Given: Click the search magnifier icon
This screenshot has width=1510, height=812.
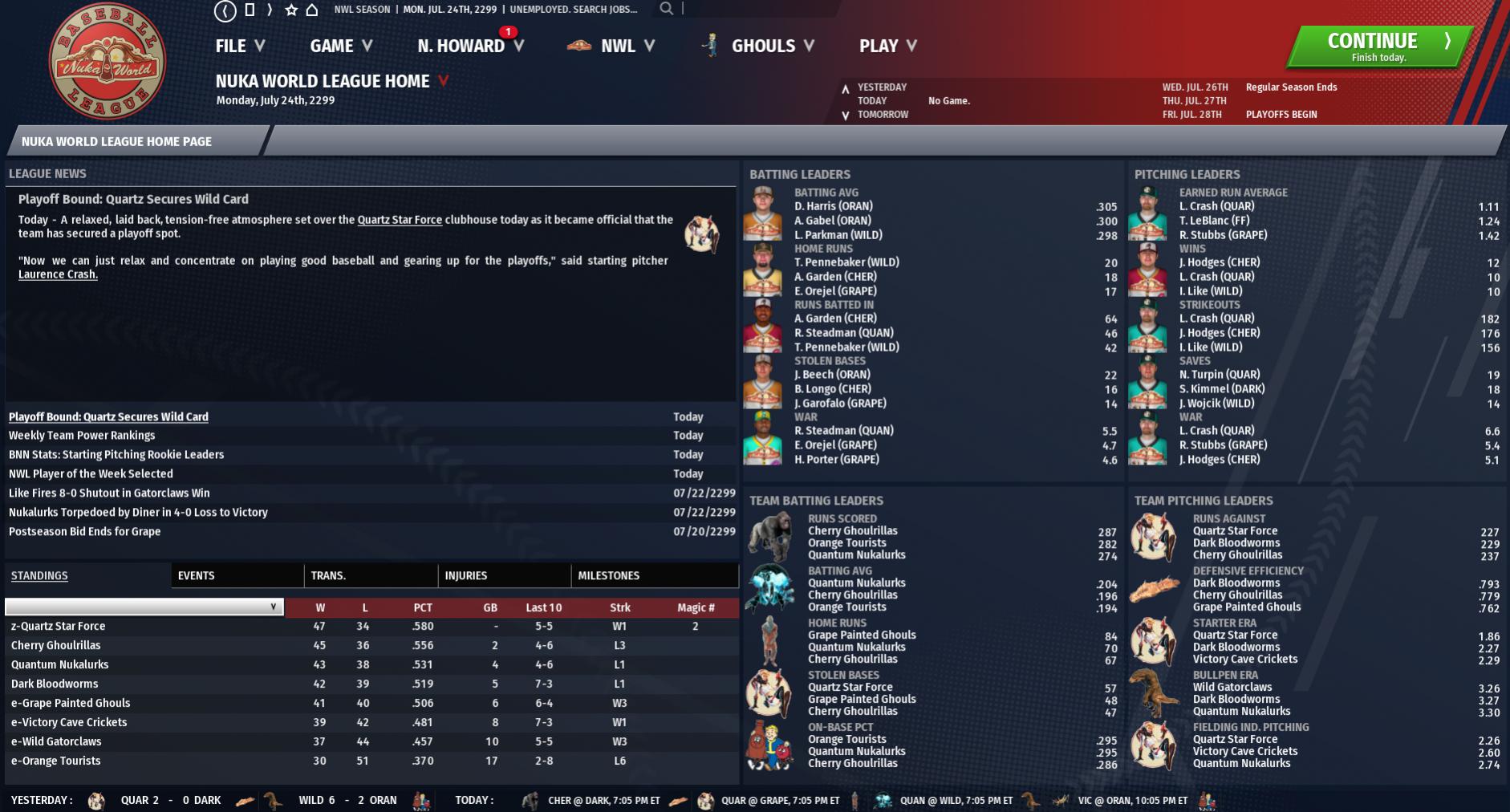Looking at the screenshot, I should [x=666, y=9].
